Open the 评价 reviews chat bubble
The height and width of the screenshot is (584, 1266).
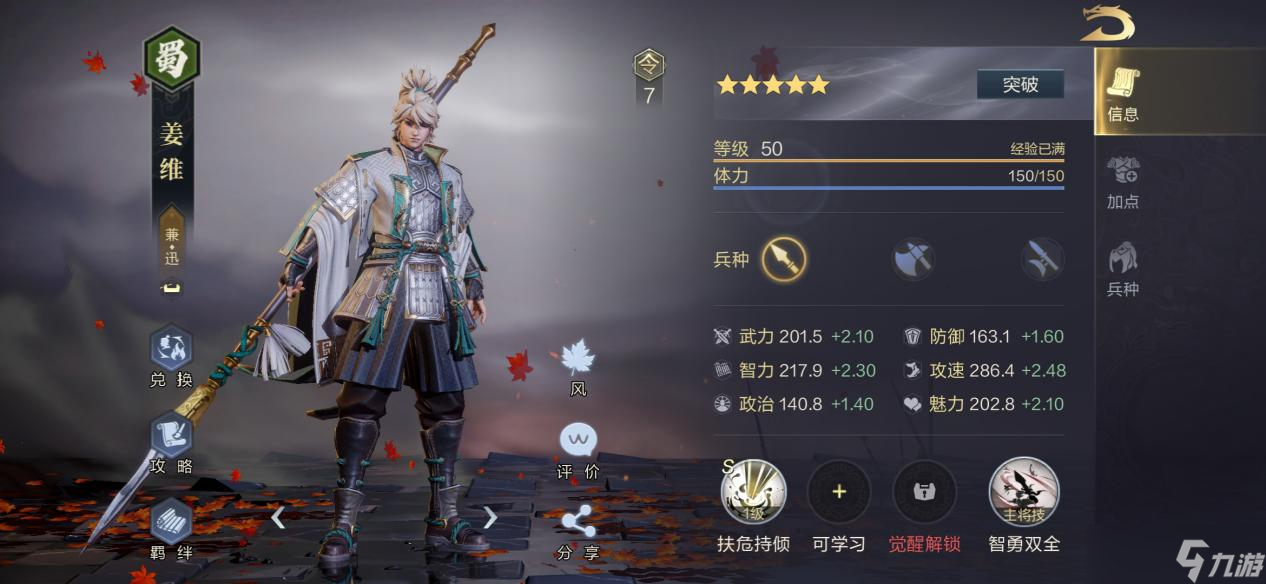tap(578, 441)
